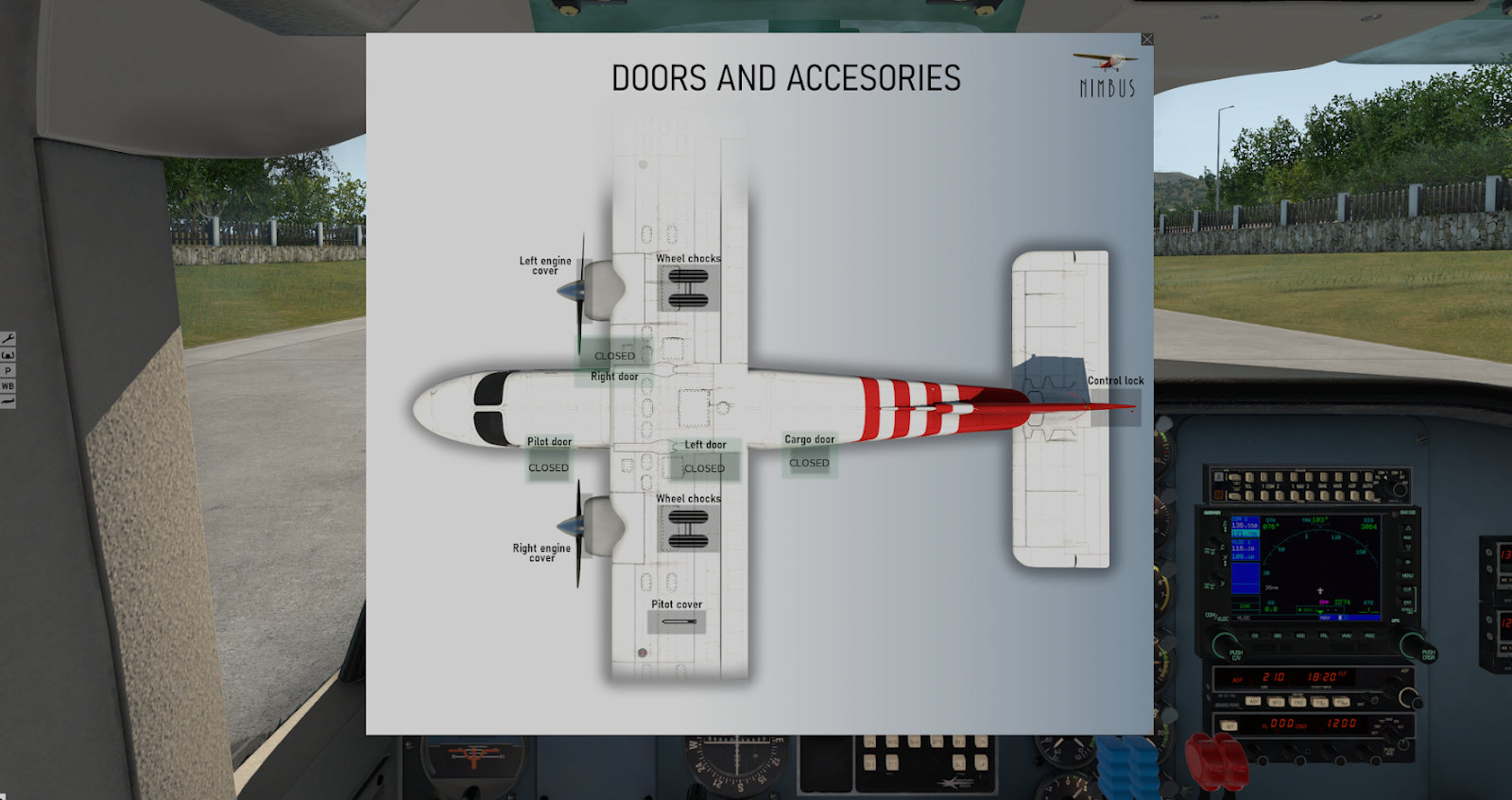Select the P side menu button

click(x=8, y=370)
